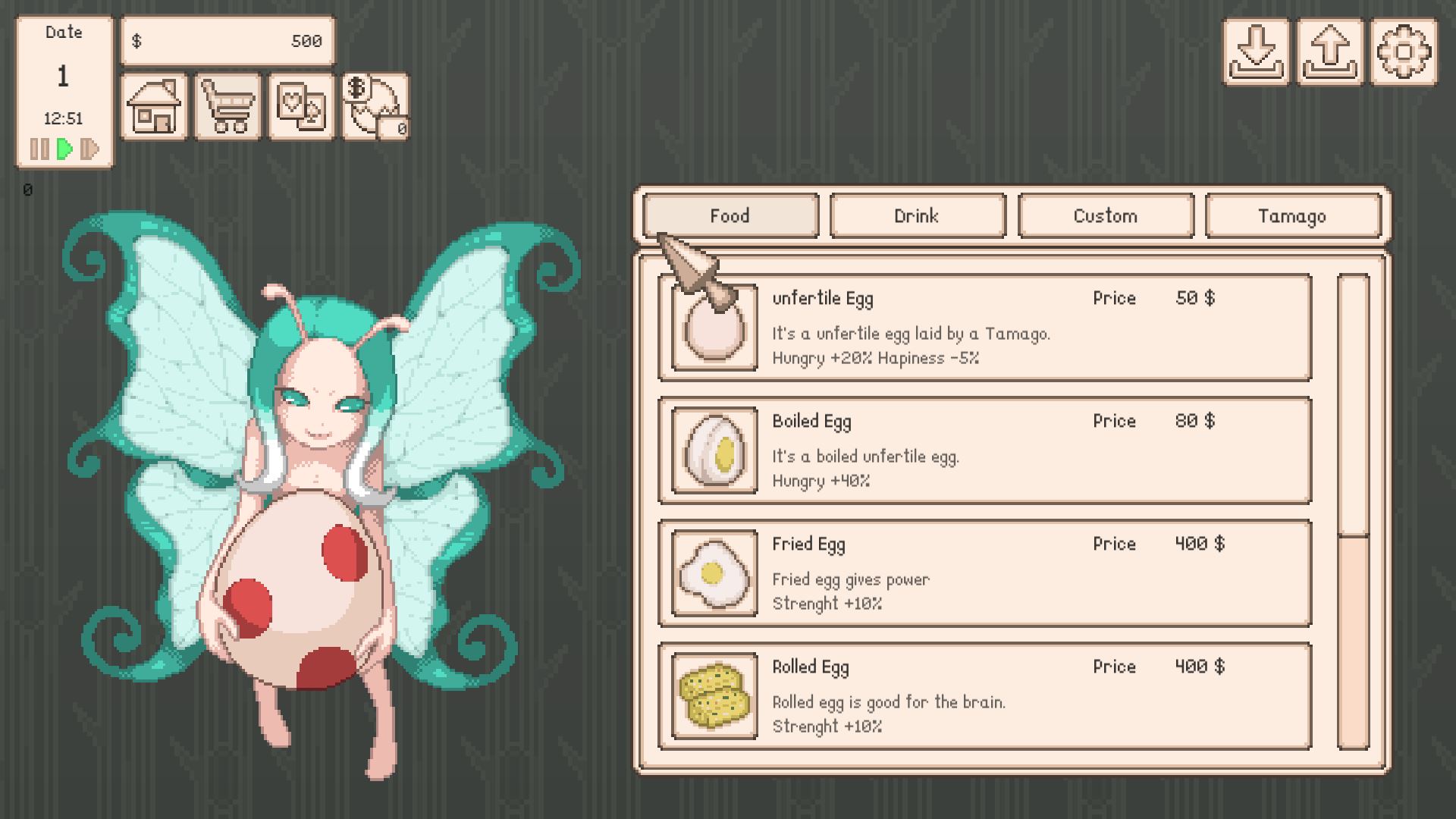Save game with the download arrow icon
1456x819 pixels.
(x=1256, y=52)
